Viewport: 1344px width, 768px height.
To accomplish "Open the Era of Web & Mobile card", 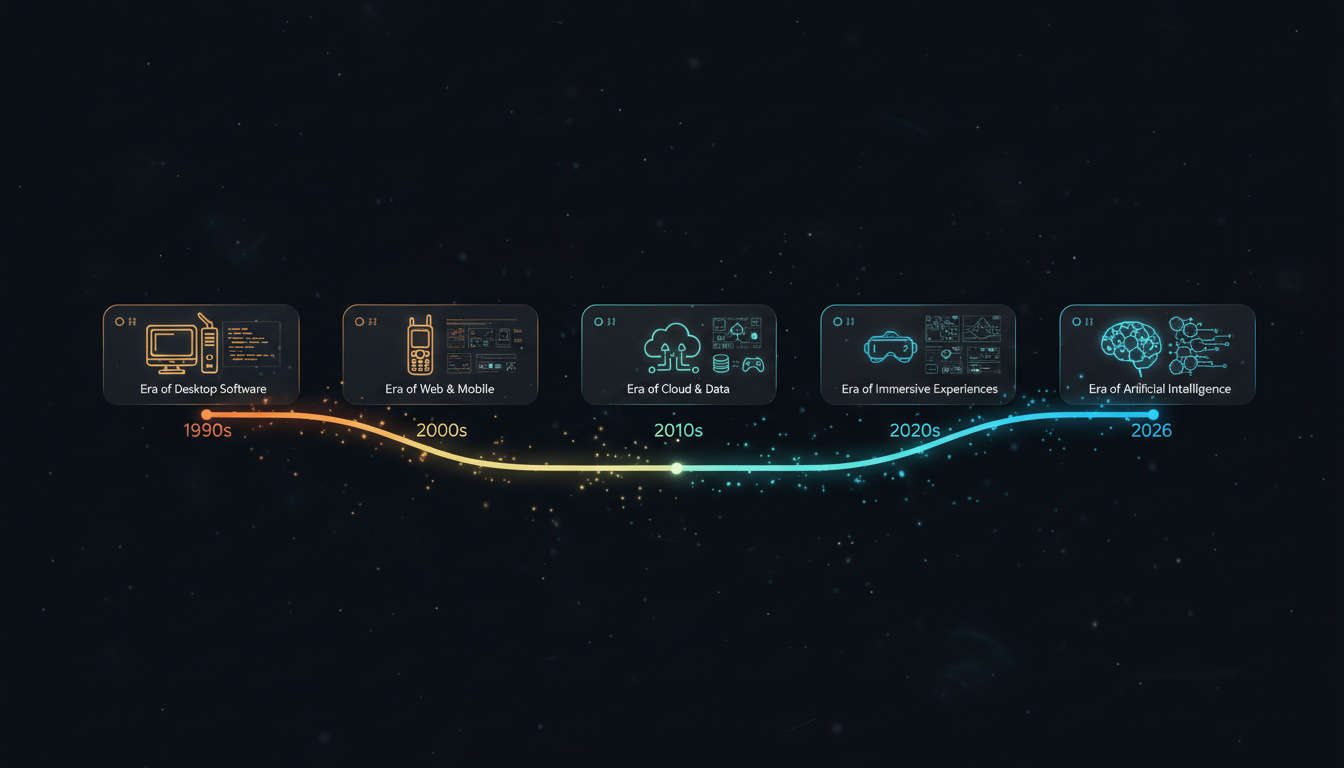I will click(440, 354).
